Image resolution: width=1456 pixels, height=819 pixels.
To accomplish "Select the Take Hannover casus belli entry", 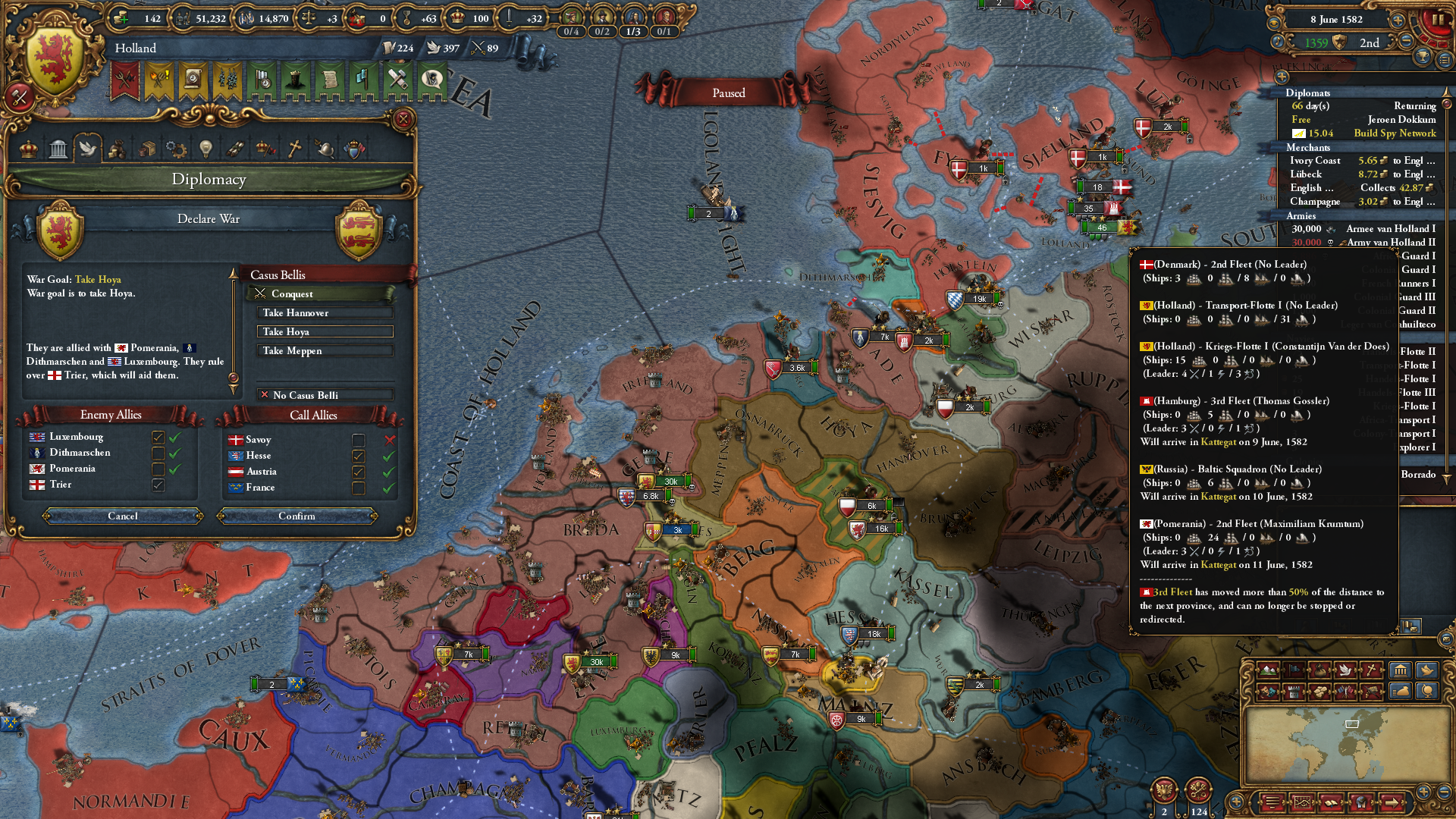I will point(325,312).
